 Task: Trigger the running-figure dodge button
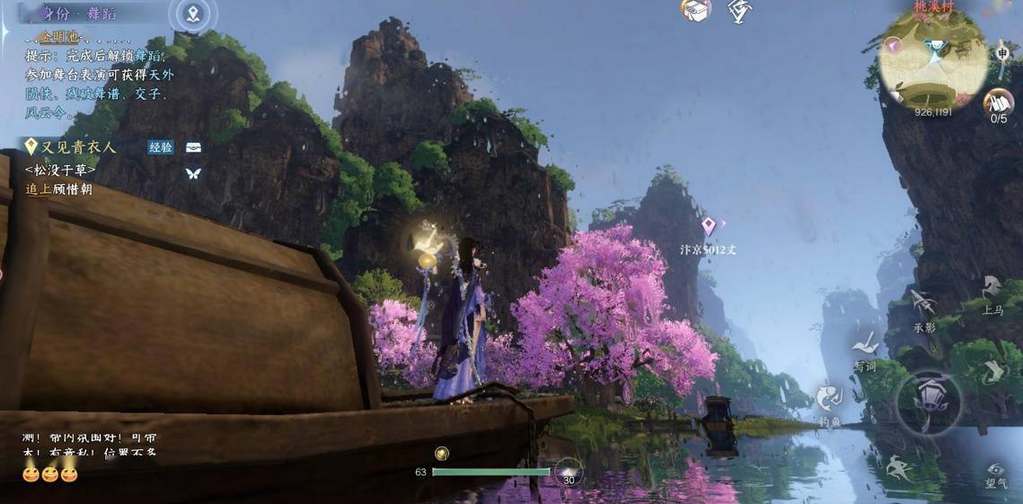pyautogui.click(x=899, y=467)
